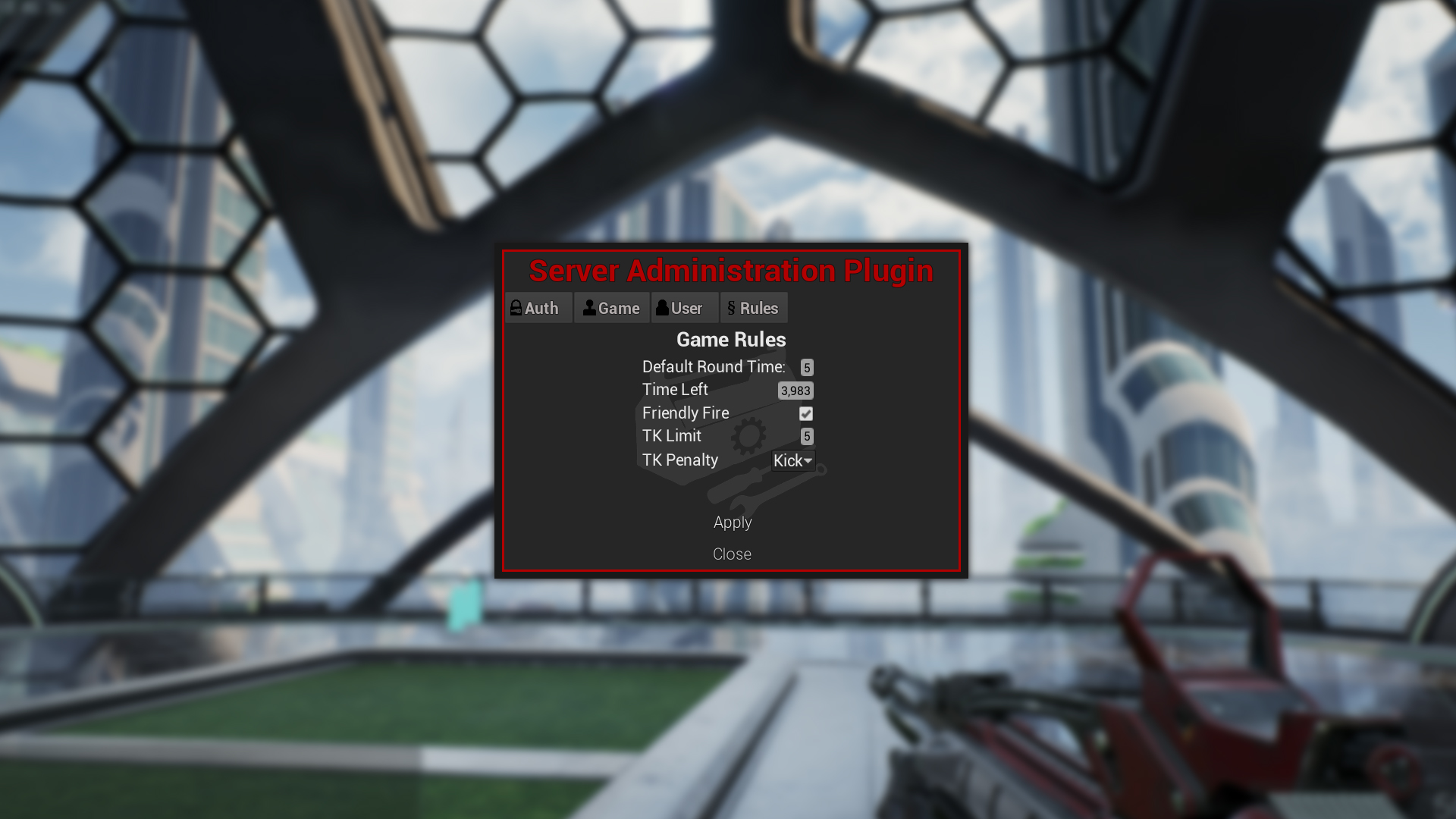Open the Game tab
Viewport: 1456px width, 819px height.
(x=611, y=308)
